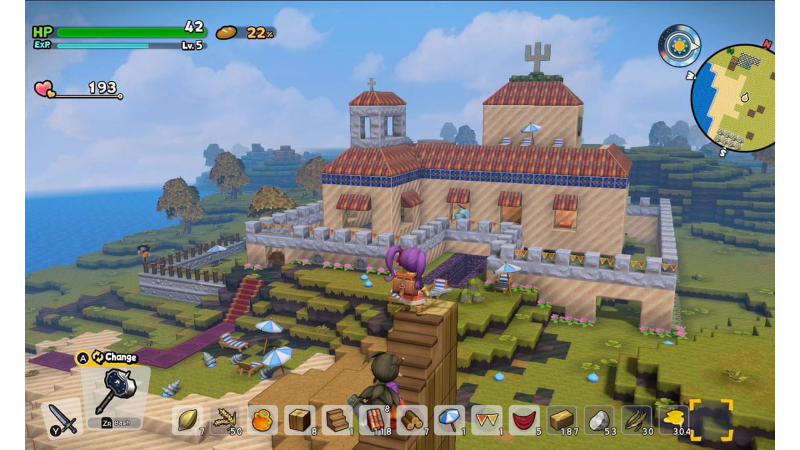This screenshot has width=800, height=450.
Task: Select the orange bunting flags slot
Action: tap(486, 419)
